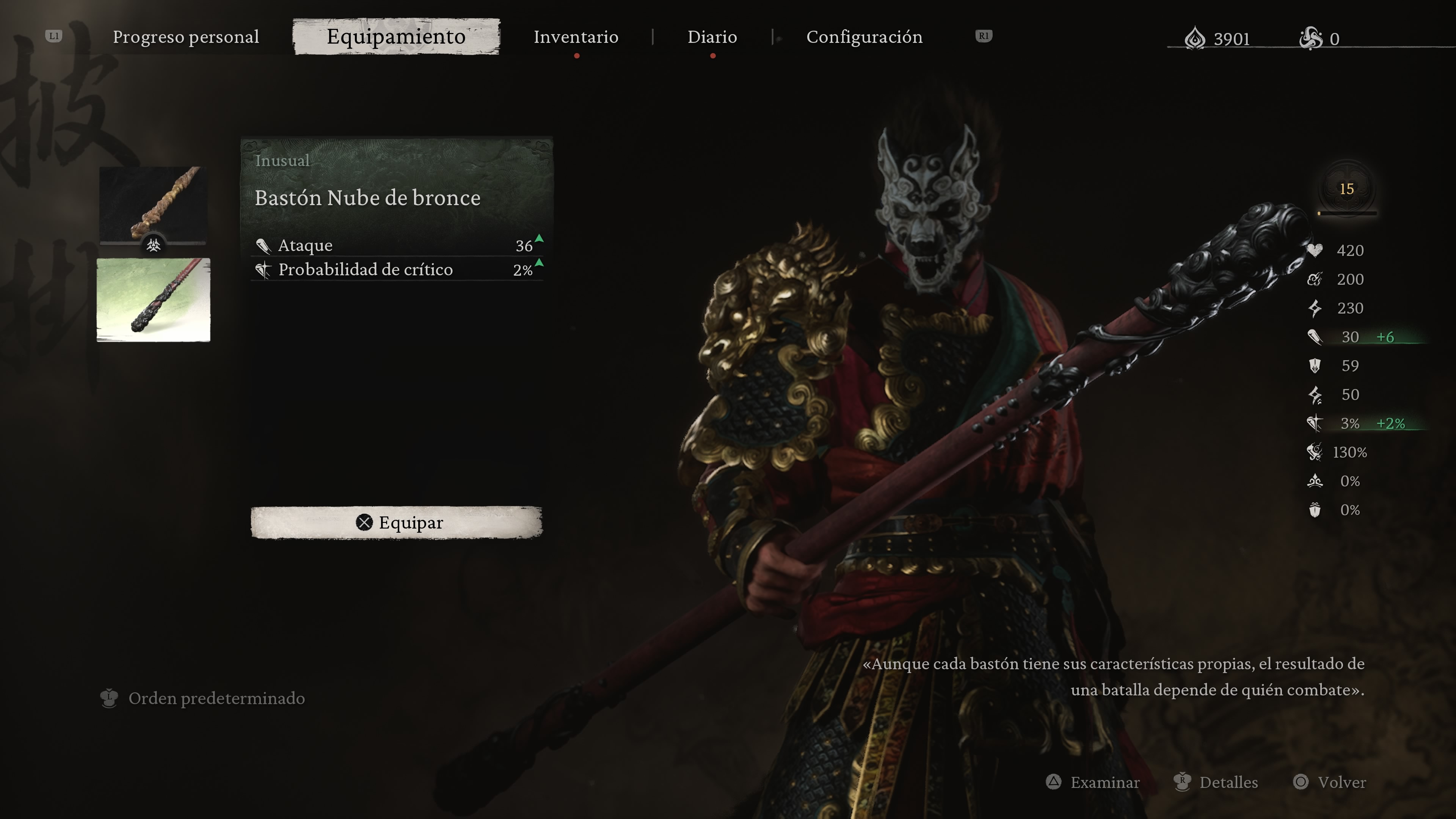Choose the dark bronze cloud staff thumbnail
Screen dimensions: 1456x819
(153, 300)
